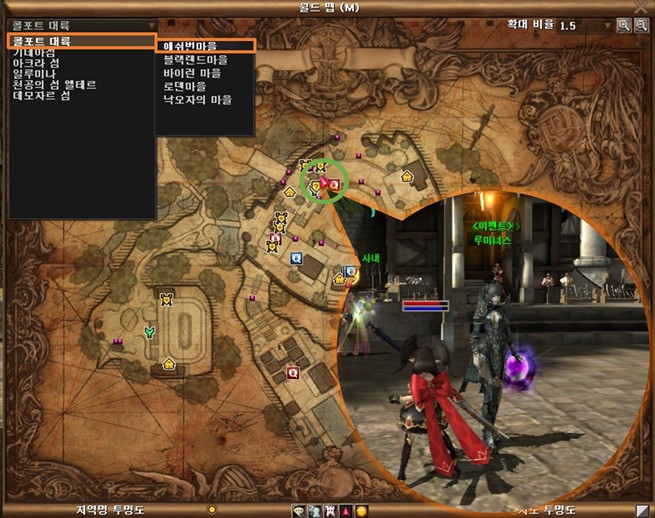Select 콜포트 대륙 in the continent list
The image size is (655, 518).
tap(80, 41)
